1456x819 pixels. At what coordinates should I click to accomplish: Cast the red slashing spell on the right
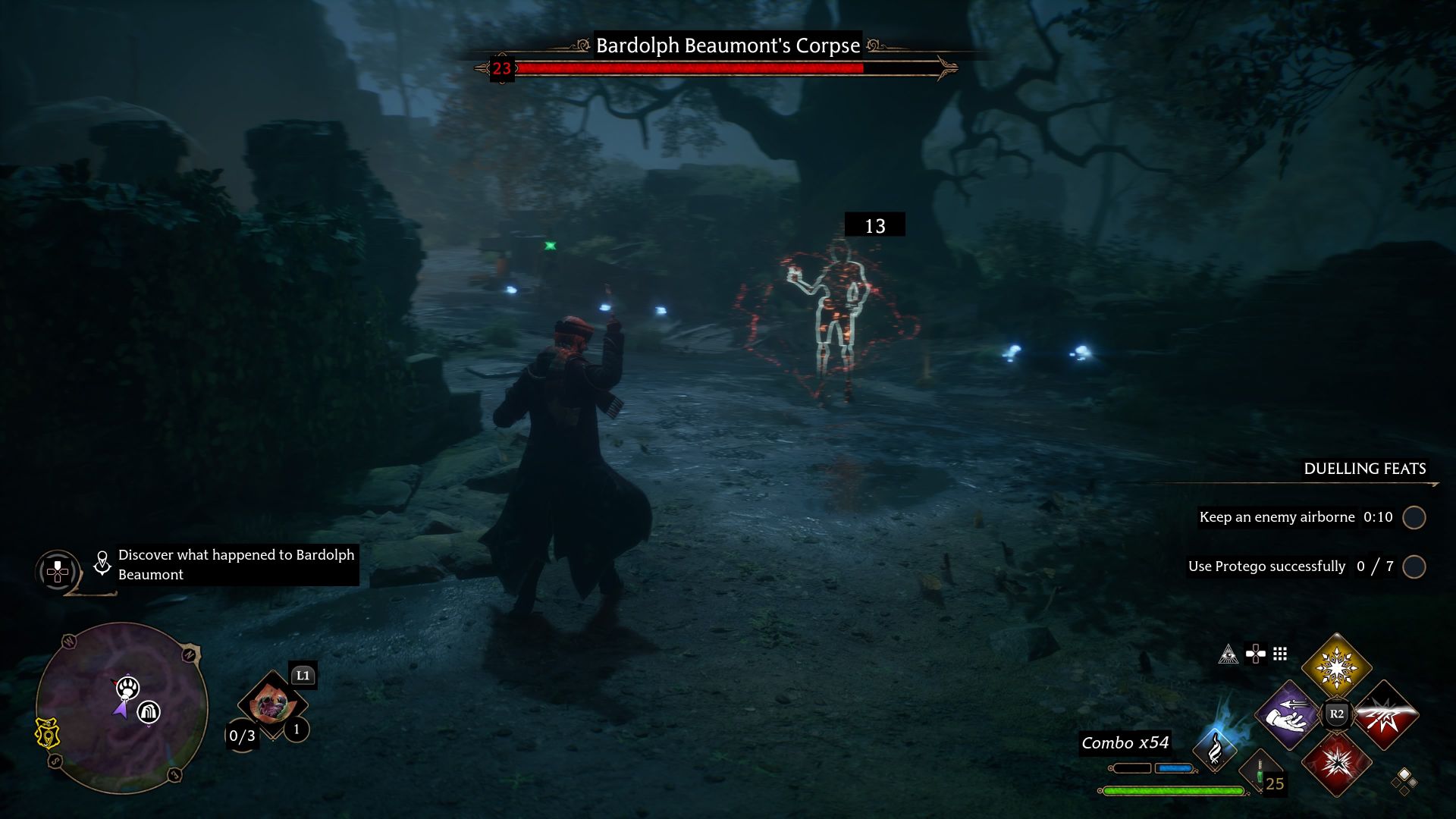[1385, 714]
